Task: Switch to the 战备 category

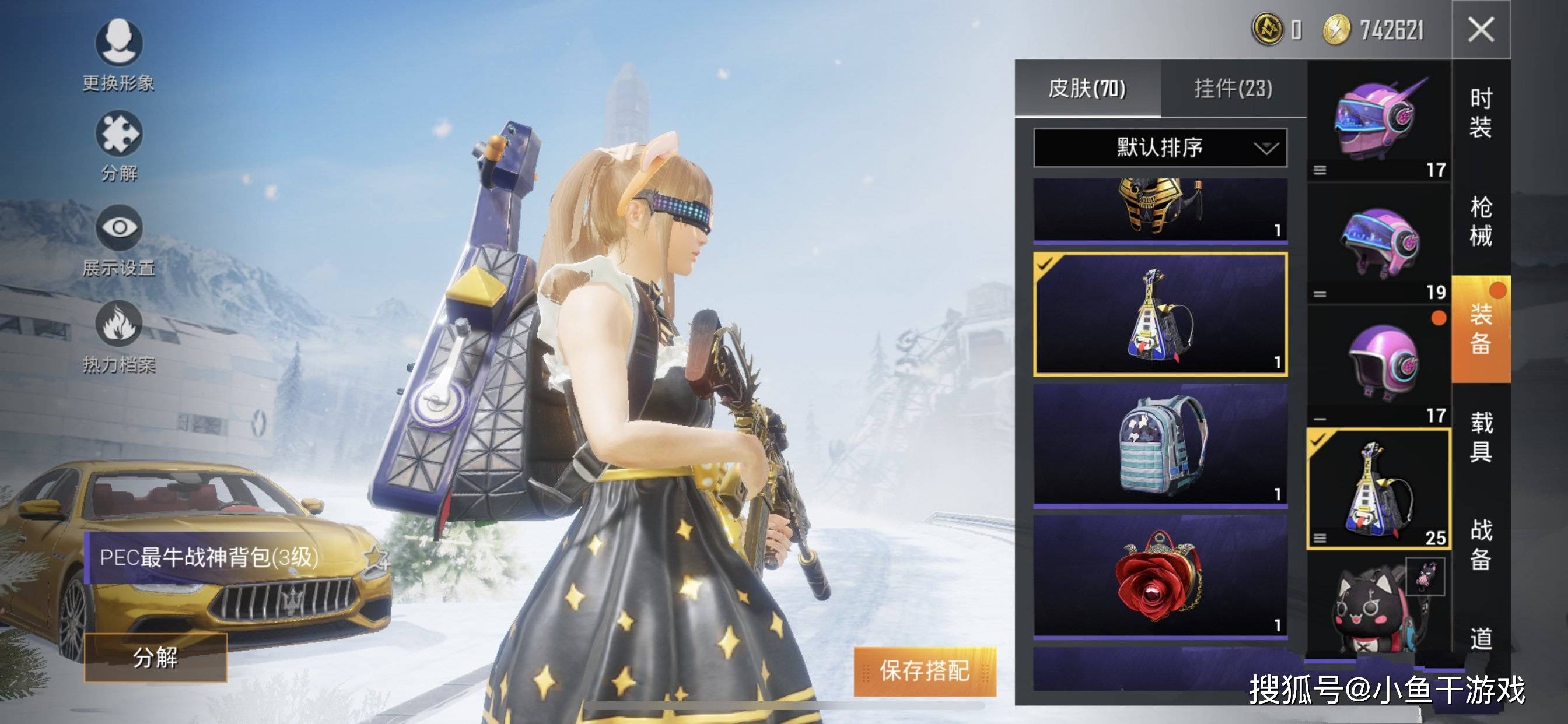Action: 1481,544
